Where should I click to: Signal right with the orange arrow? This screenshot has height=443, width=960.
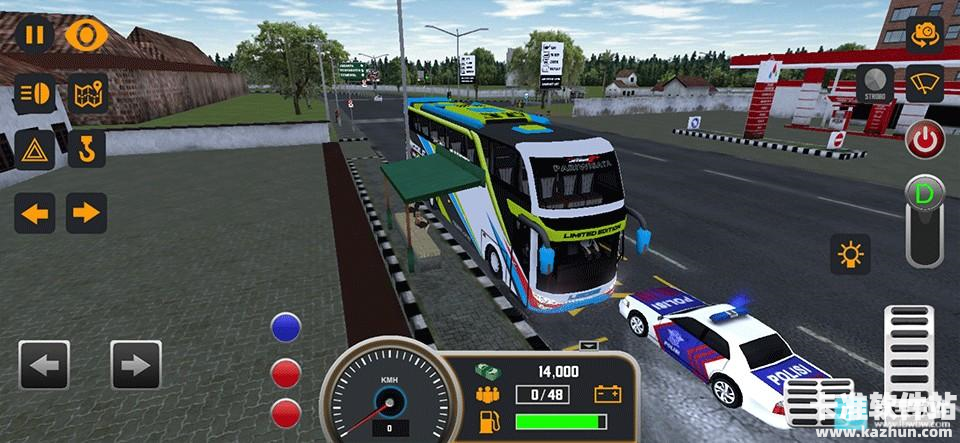(x=87, y=213)
